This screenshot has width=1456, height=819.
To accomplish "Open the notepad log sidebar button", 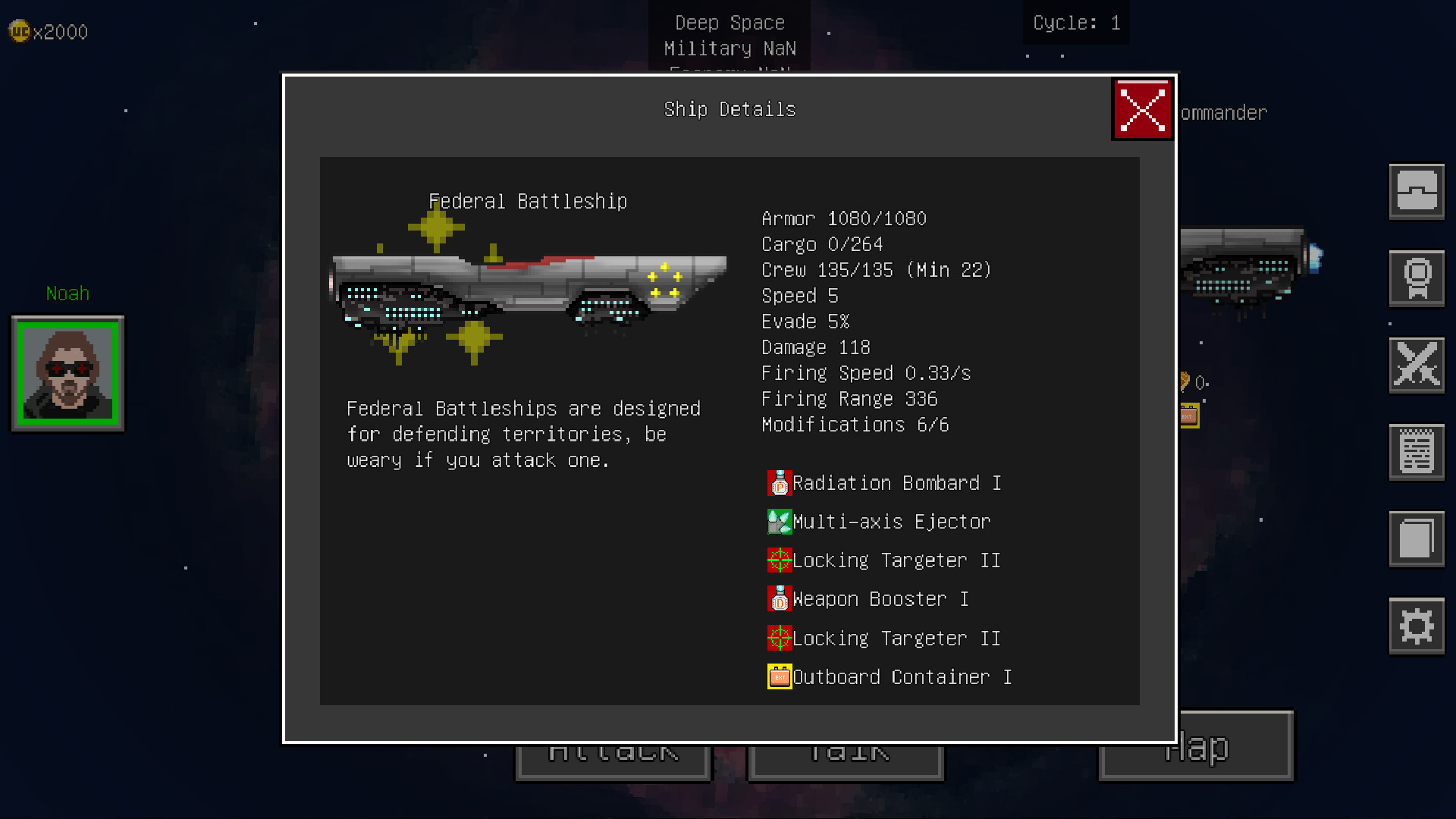I will (1416, 452).
